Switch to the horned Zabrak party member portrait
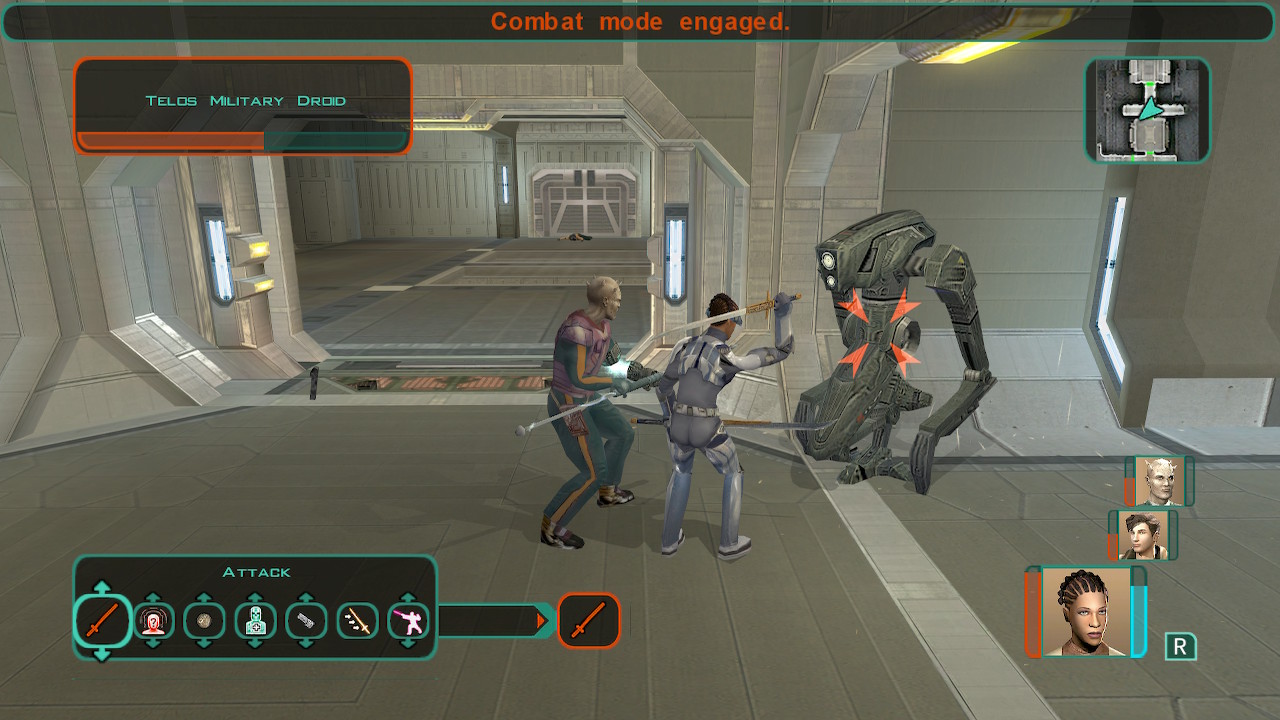This screenshot has height=720, width=1280. point(1159,482)
